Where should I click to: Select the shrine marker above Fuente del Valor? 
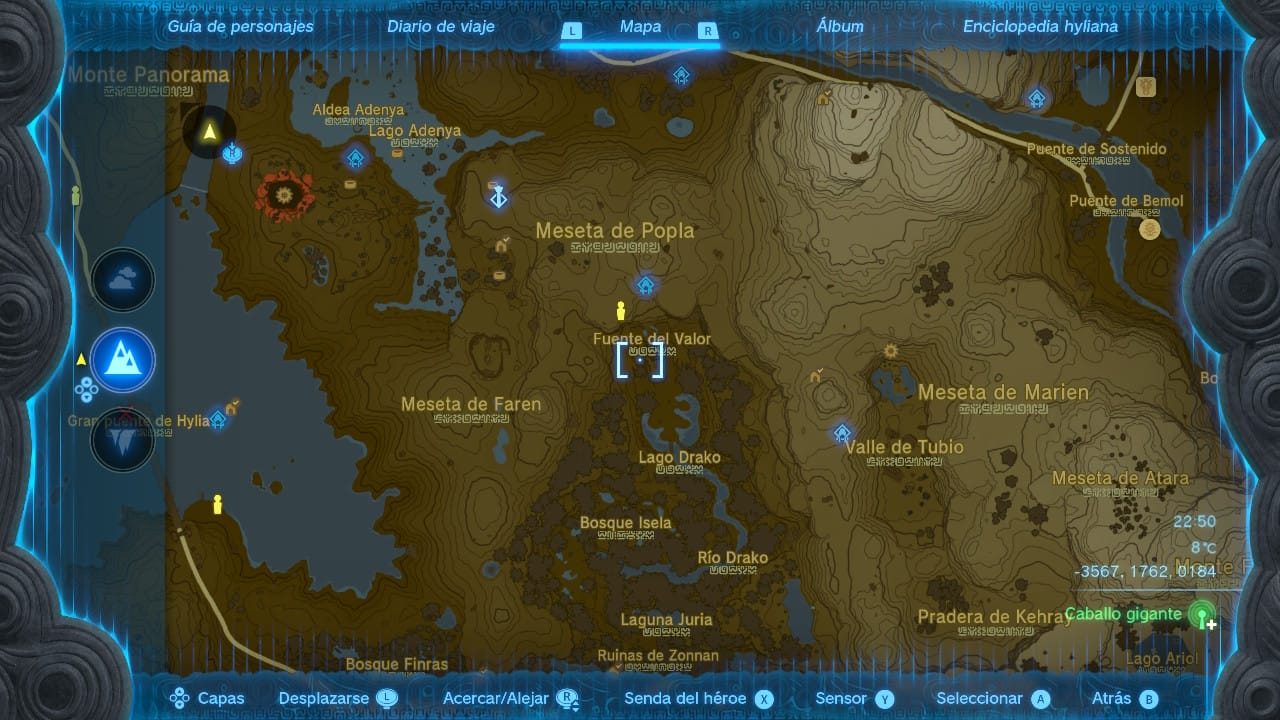(x=646, y=286)
